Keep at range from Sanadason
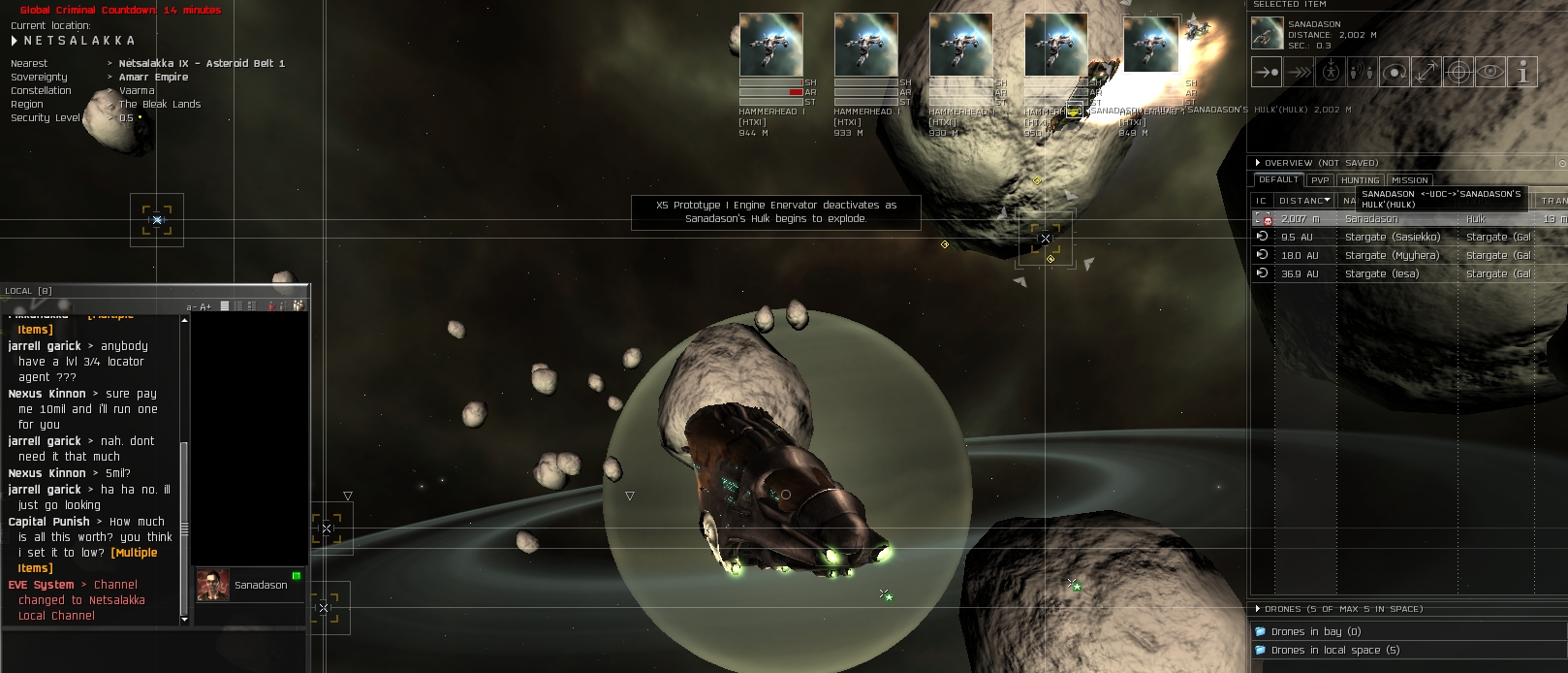 [x=1427, y=72]
